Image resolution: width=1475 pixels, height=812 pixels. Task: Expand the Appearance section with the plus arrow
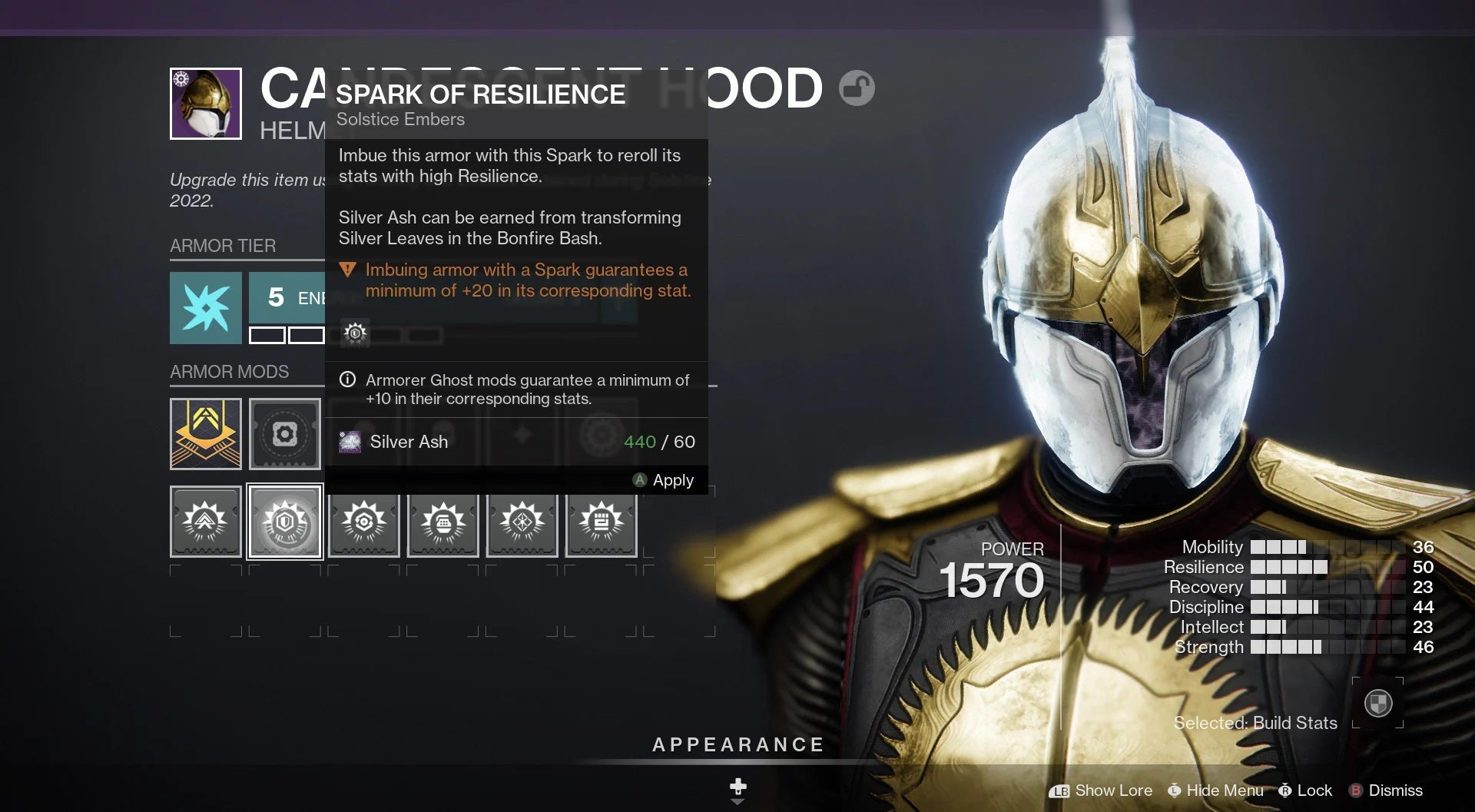(x=737, y=789)
